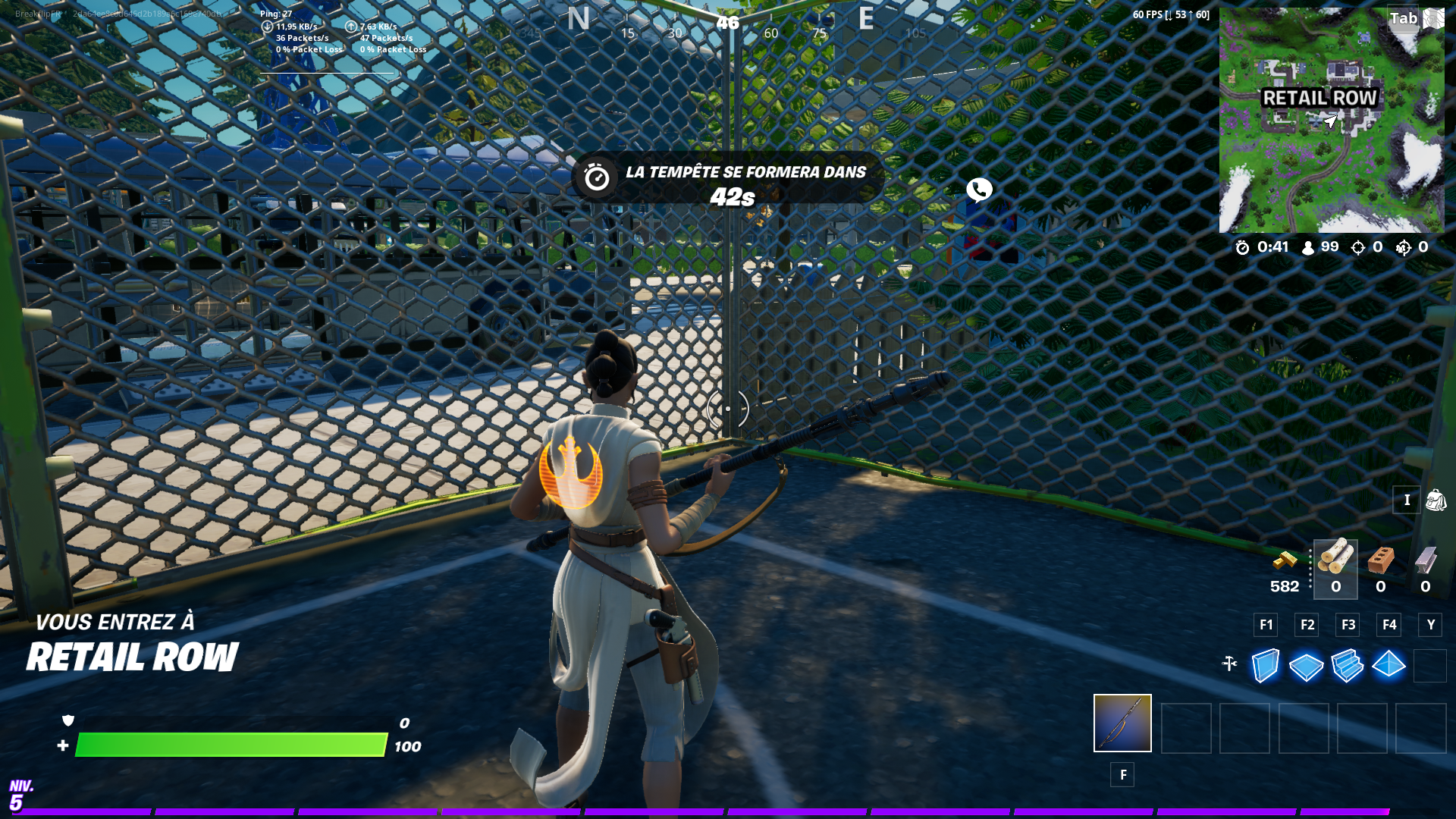The height and width of the screenshot is (819, 1456).
Task: Click the Tab map button
Action: [x=1404, y=19]
